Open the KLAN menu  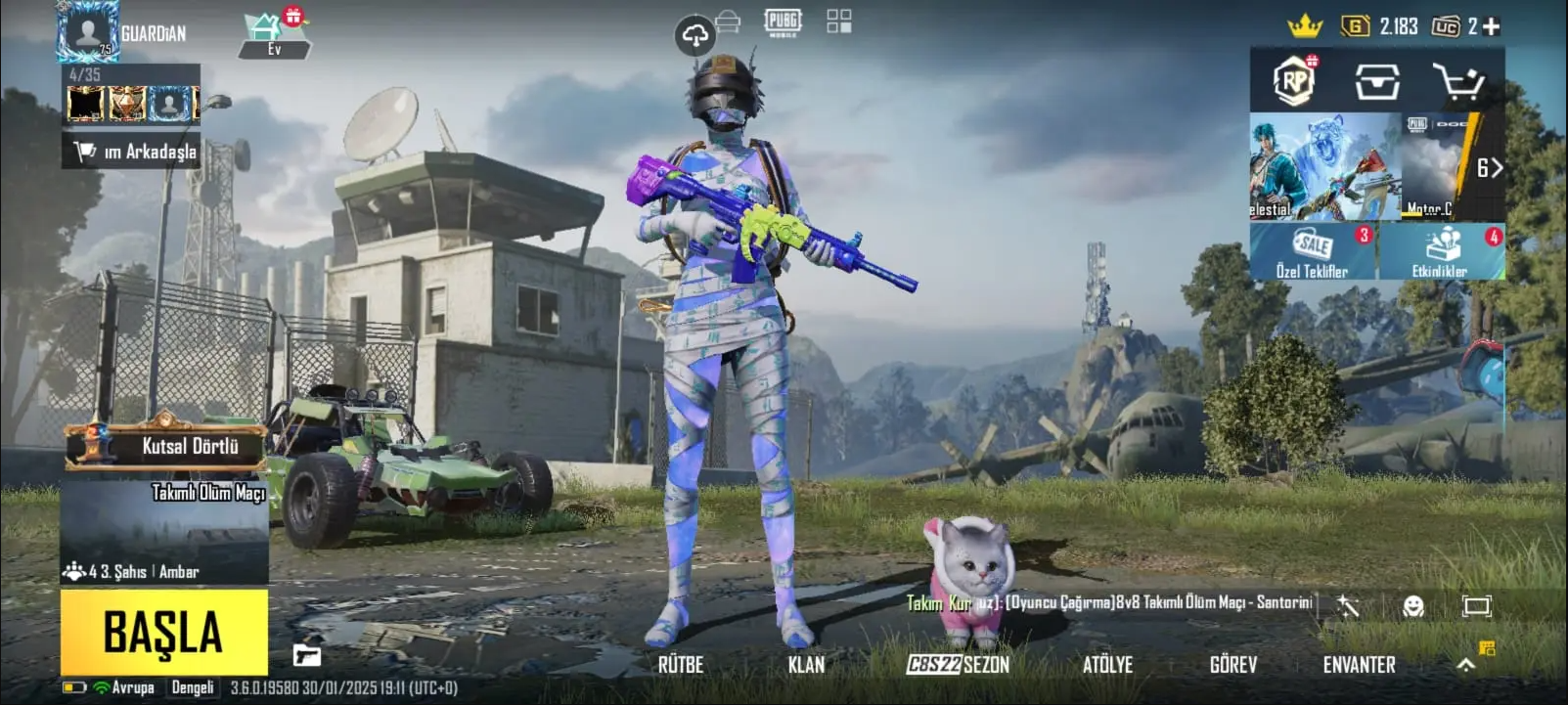click(806, 665)
